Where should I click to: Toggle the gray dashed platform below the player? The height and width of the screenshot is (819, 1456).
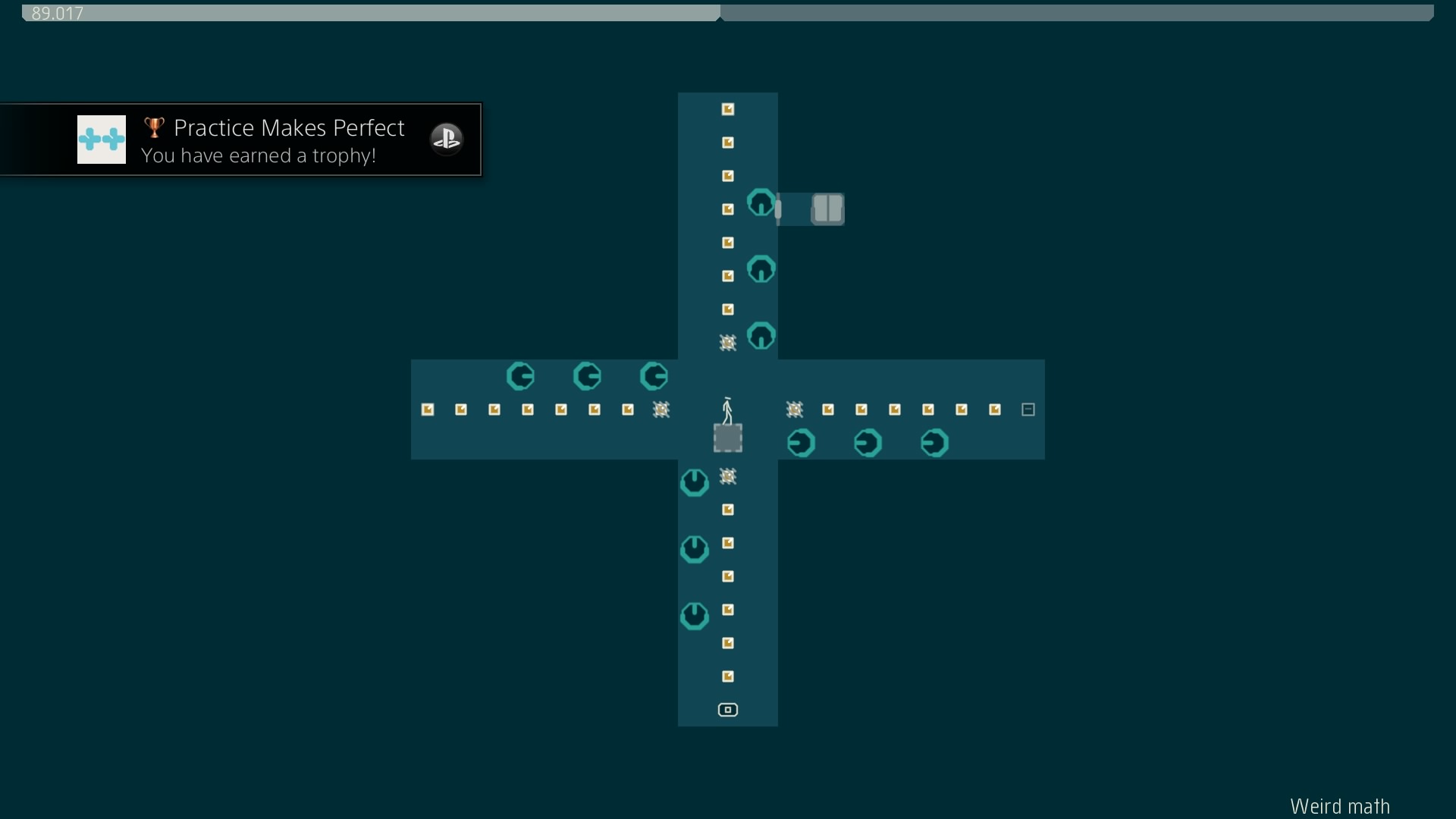click(727, 438)
